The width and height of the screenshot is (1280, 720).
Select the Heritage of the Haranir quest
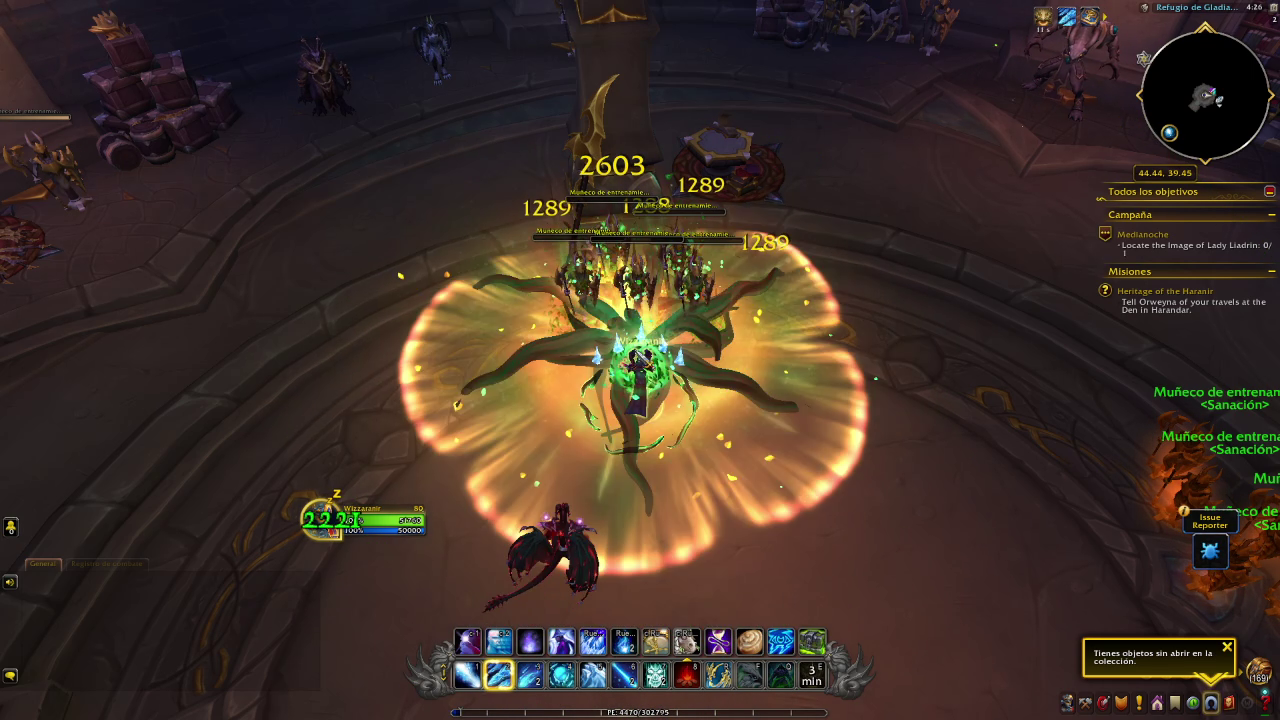[x=1165, y=291]
